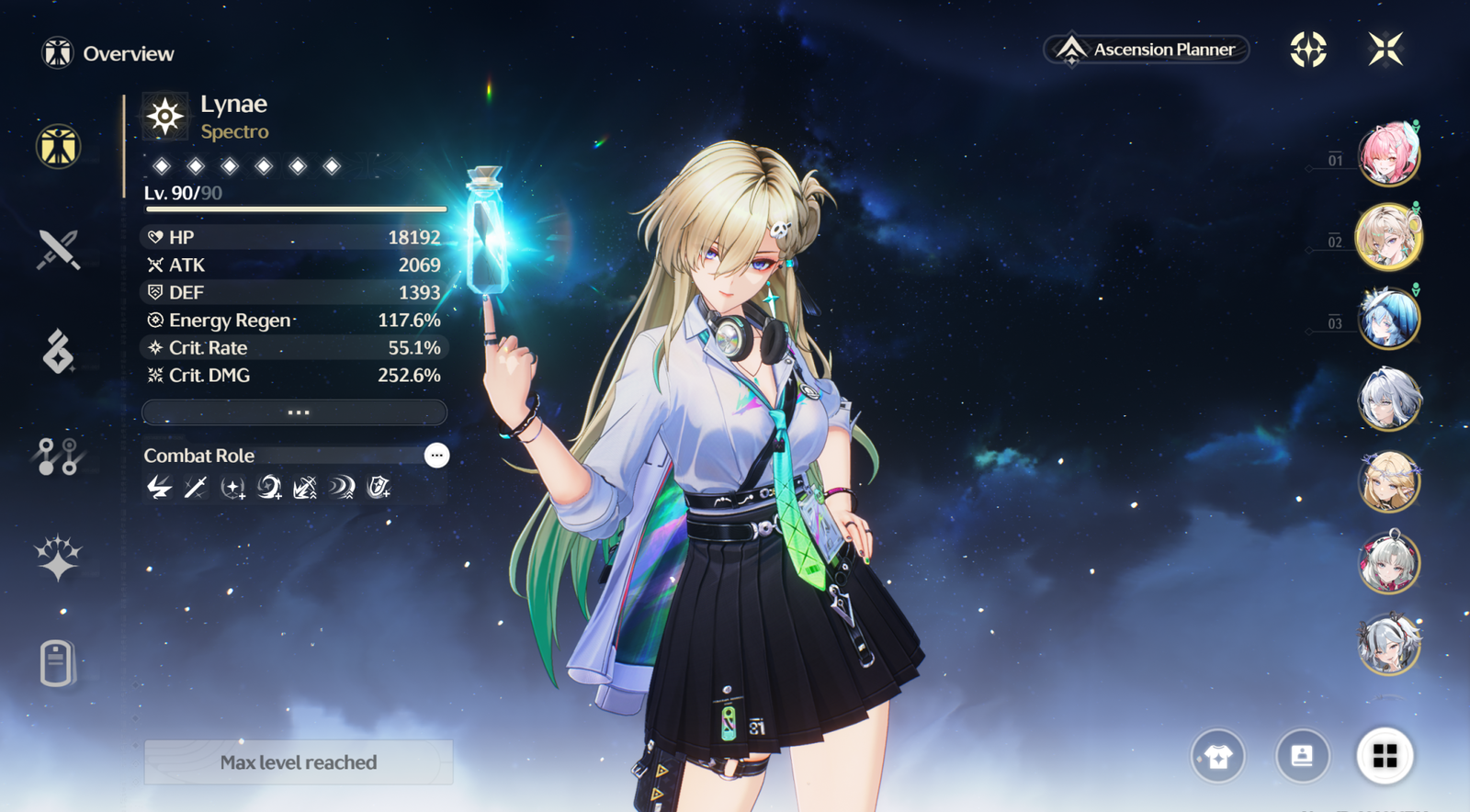
Task: Expand the full stats list with the ellipsis bar
Action: 295,412
